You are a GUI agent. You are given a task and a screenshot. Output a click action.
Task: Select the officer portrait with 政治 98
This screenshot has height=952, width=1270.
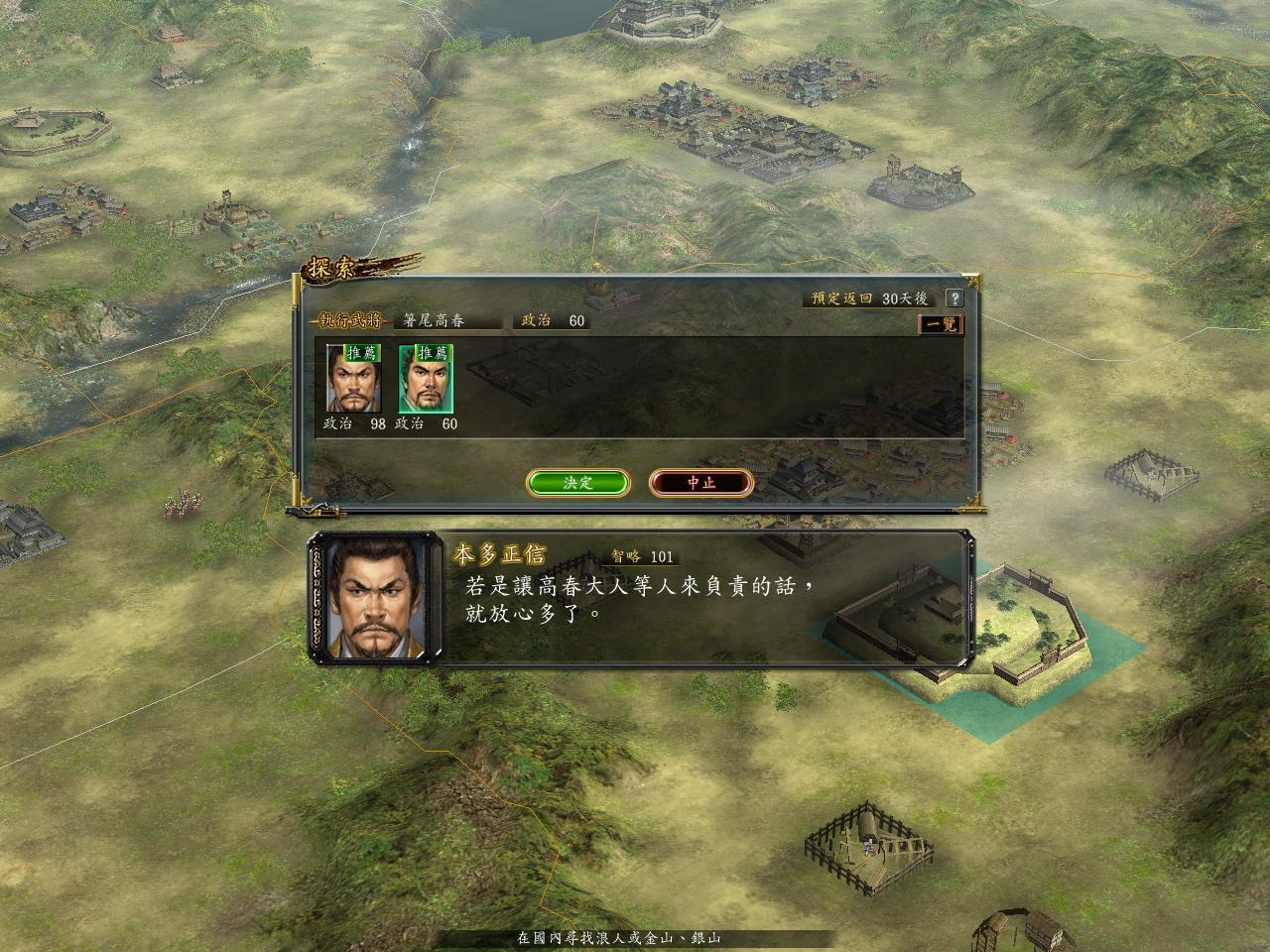[x=353, y=378]
